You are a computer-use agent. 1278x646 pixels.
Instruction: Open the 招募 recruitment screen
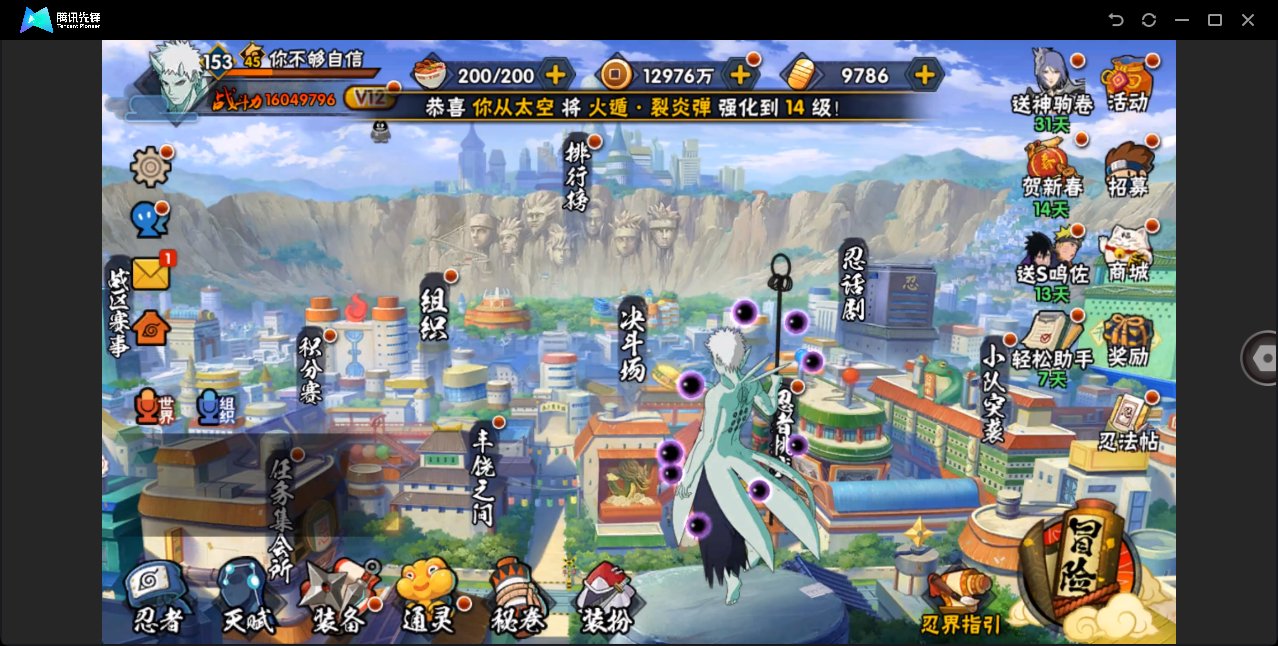[1128, 170]
